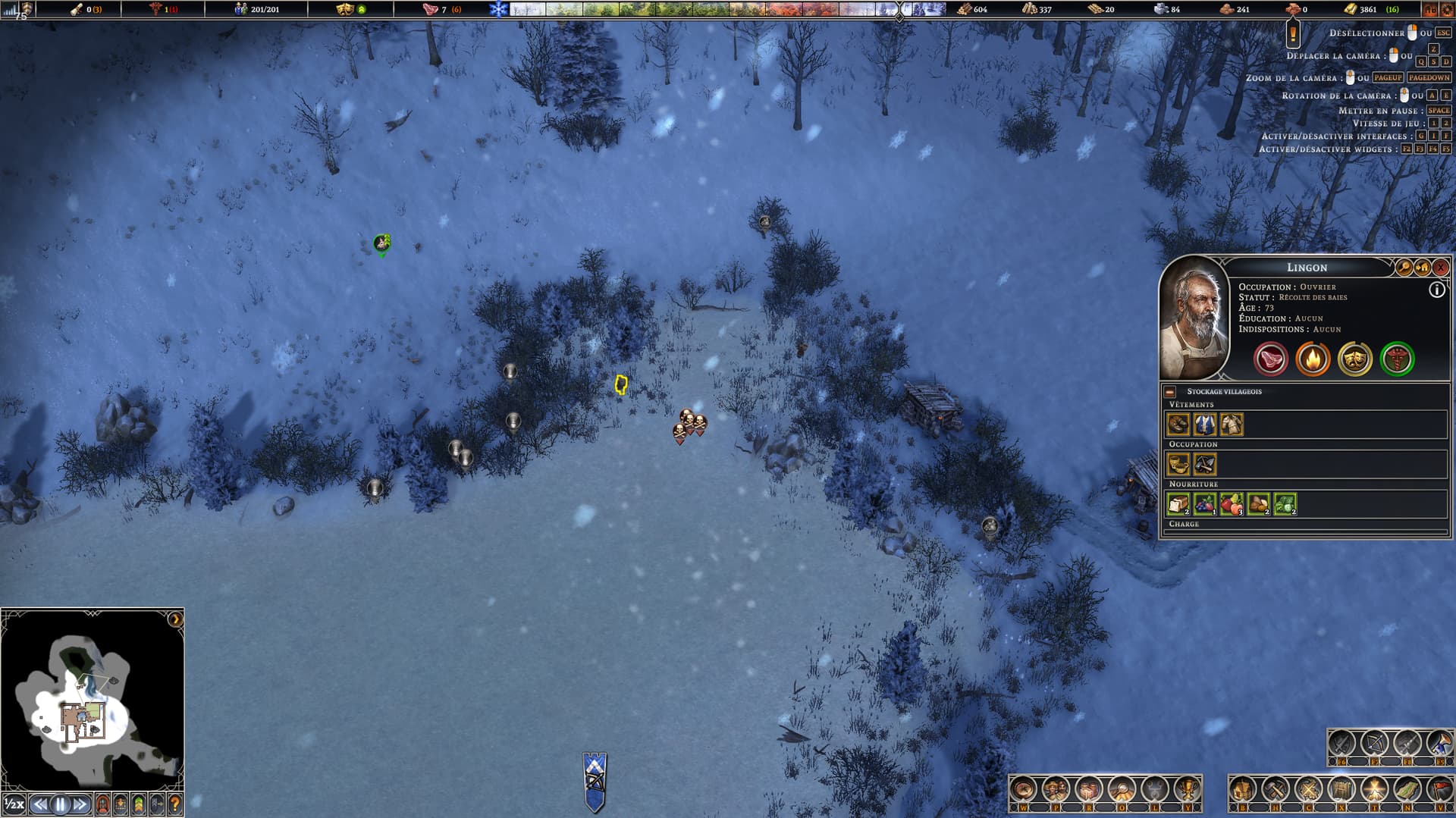Pause the game speed control
Viewport: 1456px width, 818px height.
(61, 804)
